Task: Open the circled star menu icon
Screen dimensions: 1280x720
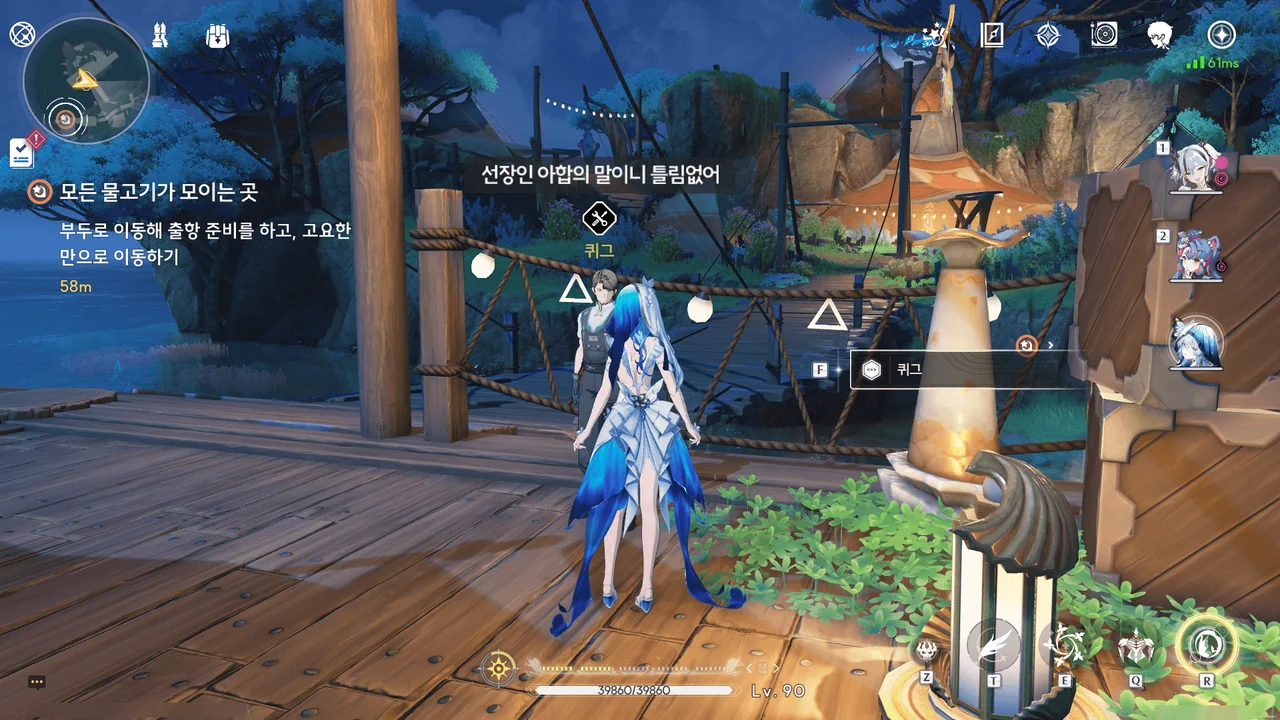Action: 1221,36
